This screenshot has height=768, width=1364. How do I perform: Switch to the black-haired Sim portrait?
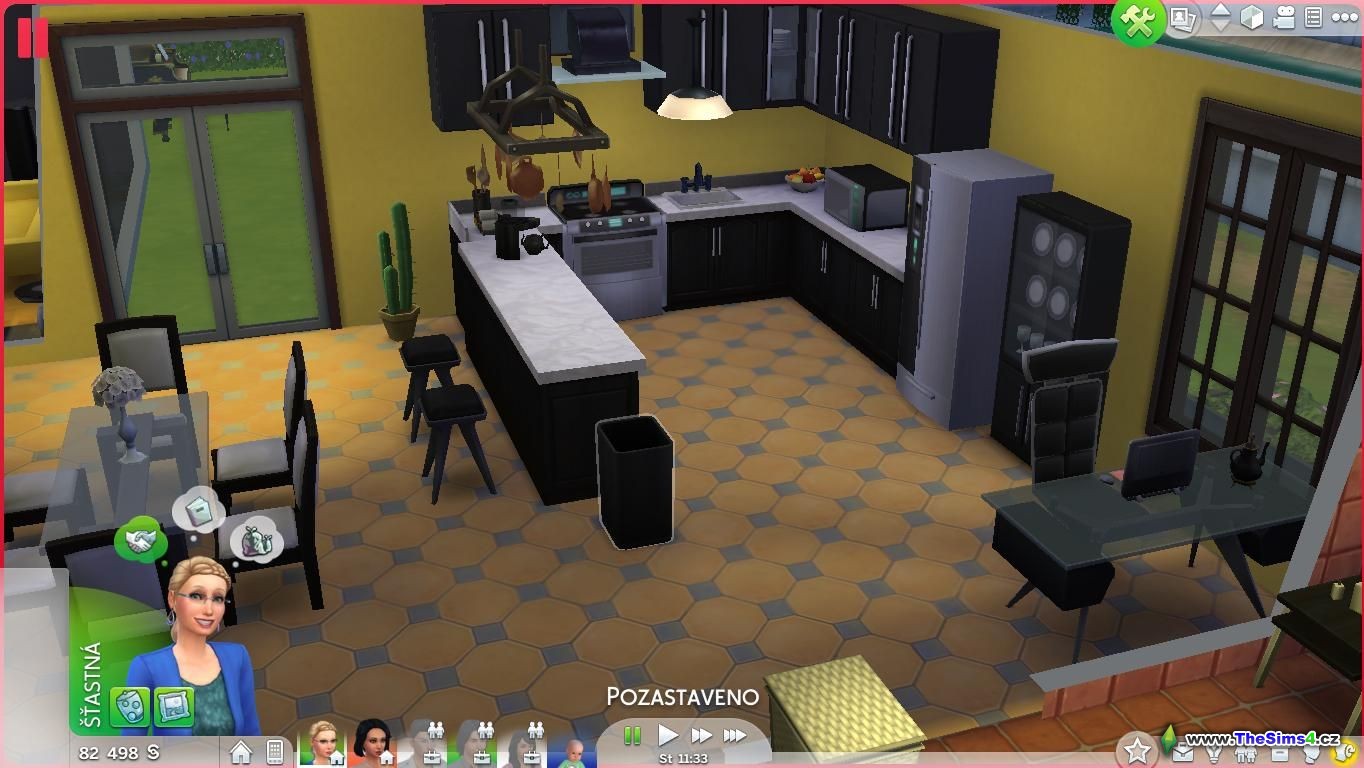[x=370, y=743]
